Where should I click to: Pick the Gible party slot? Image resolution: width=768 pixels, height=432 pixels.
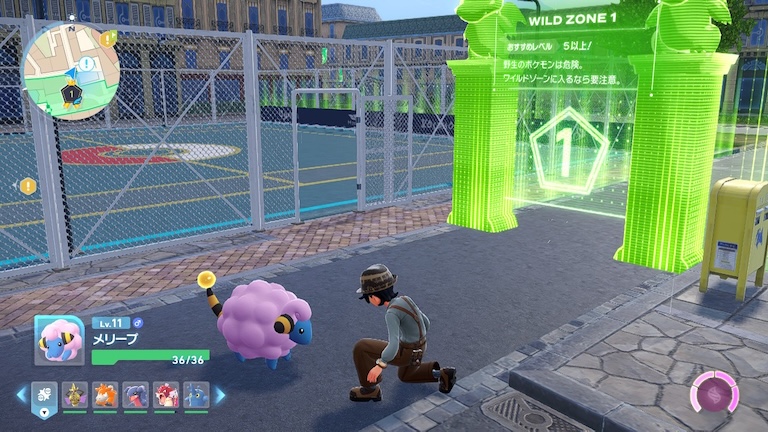[135, 395]
